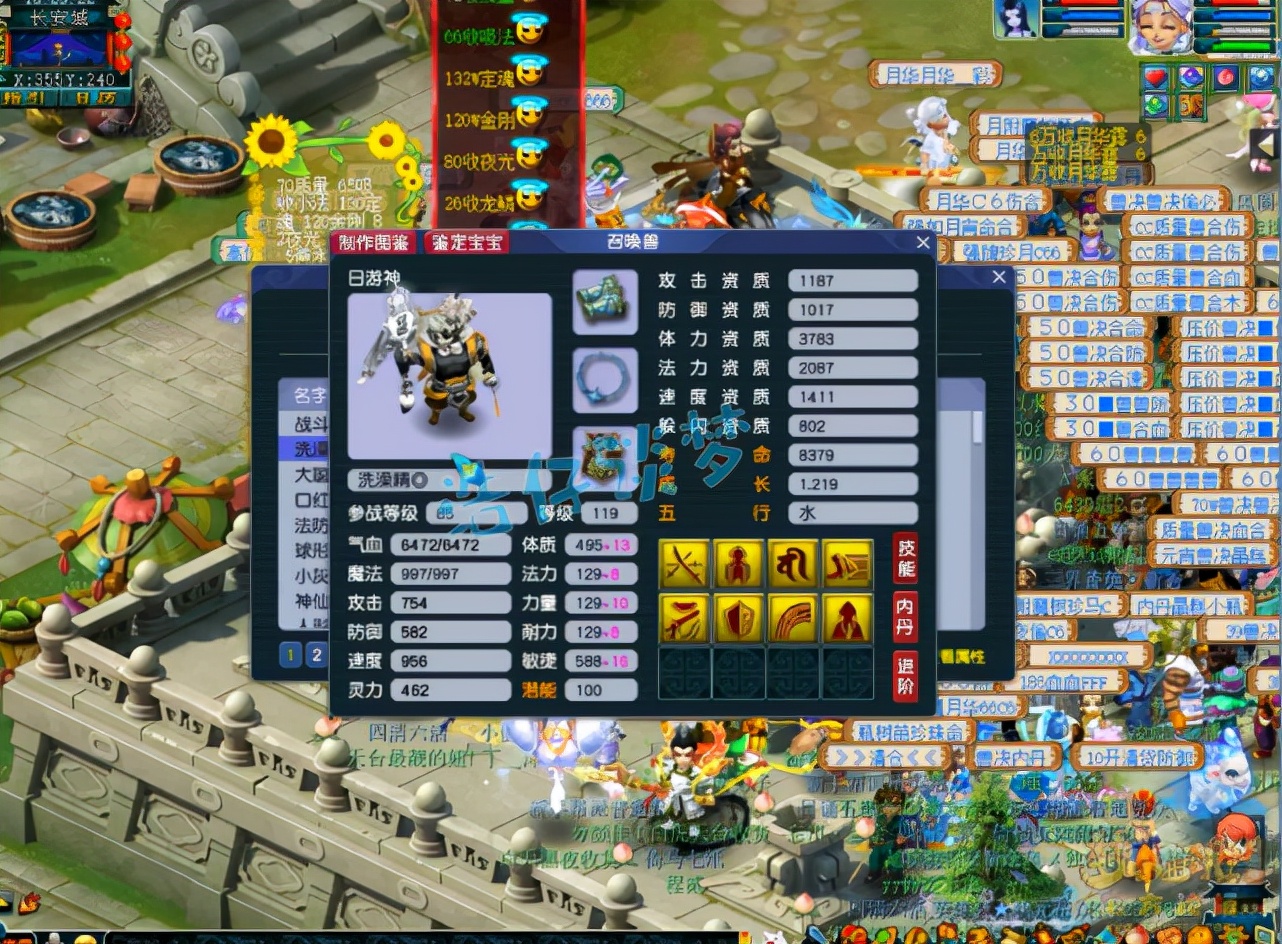Select the dark-haired character portrait
The width and height of the screenshot is (1282, 944).
click(x=1016, y=20)
